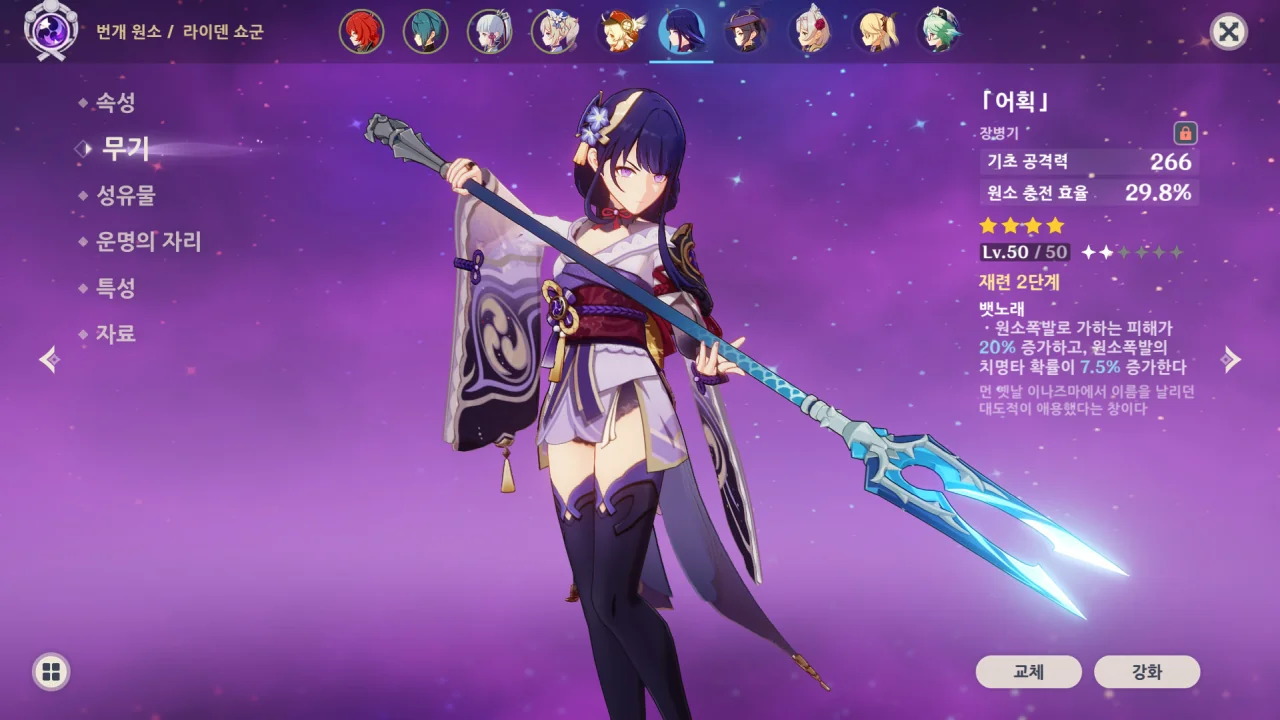The height and width of the screenshot is (720, 1280).
Task: Close the character screen
Action: click(1228, 32)
